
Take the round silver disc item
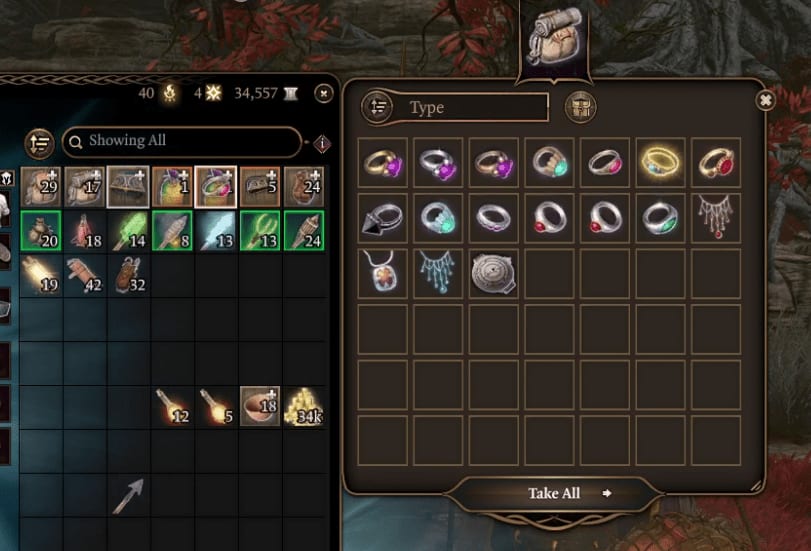[494, 272]
